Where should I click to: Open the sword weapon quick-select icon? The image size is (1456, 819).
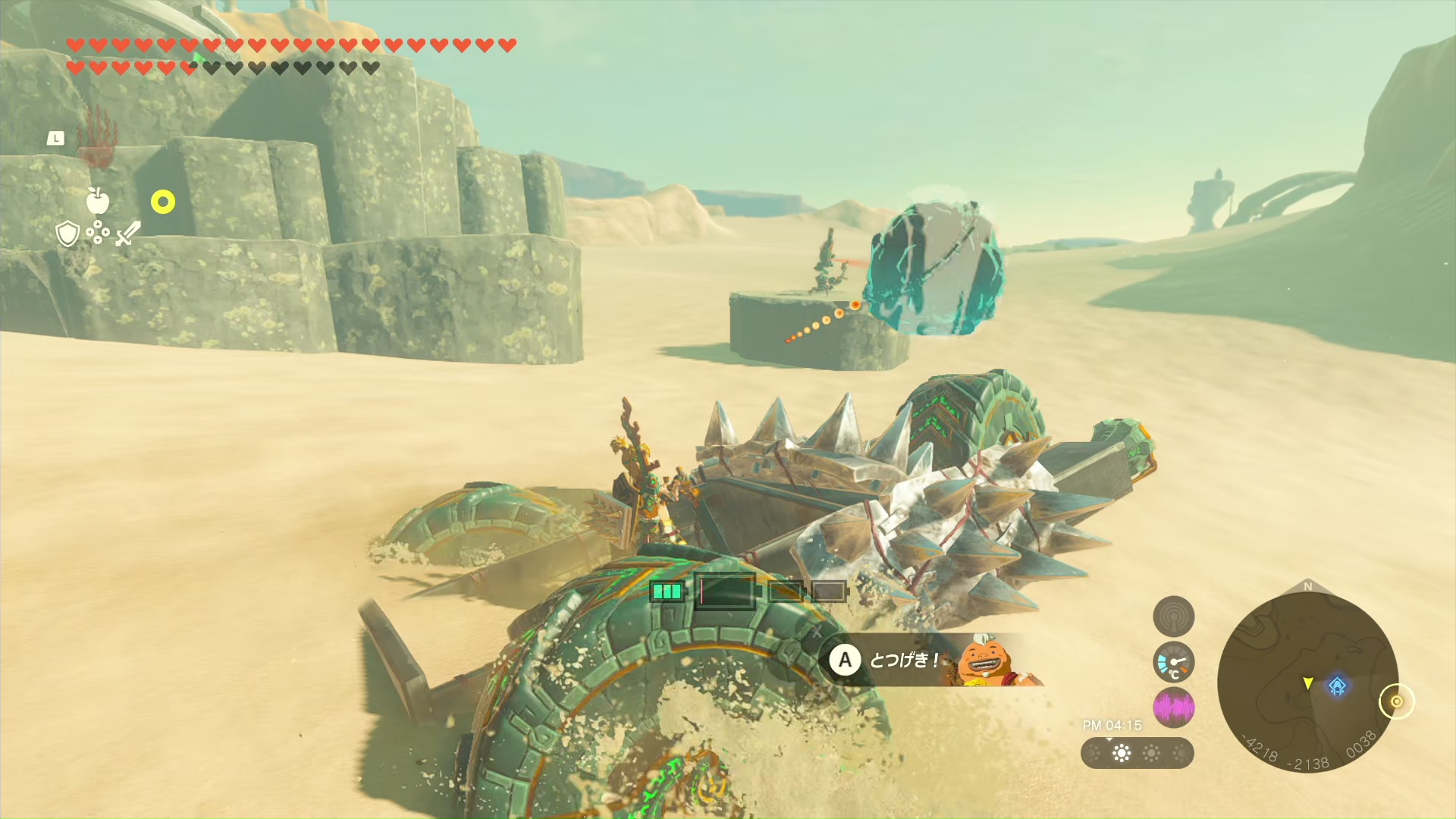click(x=128, y=233)
